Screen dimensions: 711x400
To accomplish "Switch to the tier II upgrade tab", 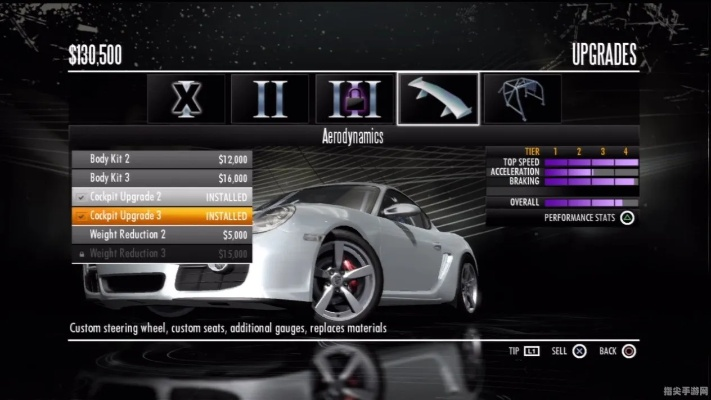I will click(270, 98).
